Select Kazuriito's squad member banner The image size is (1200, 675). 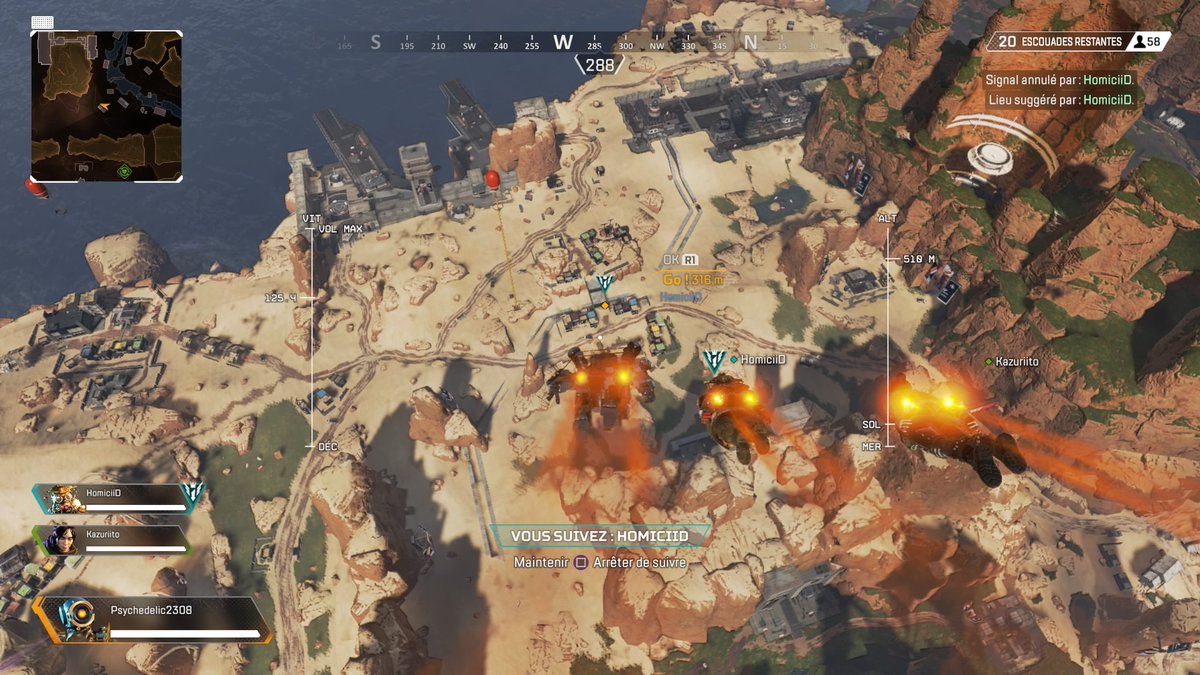click(x=112, y=540)
